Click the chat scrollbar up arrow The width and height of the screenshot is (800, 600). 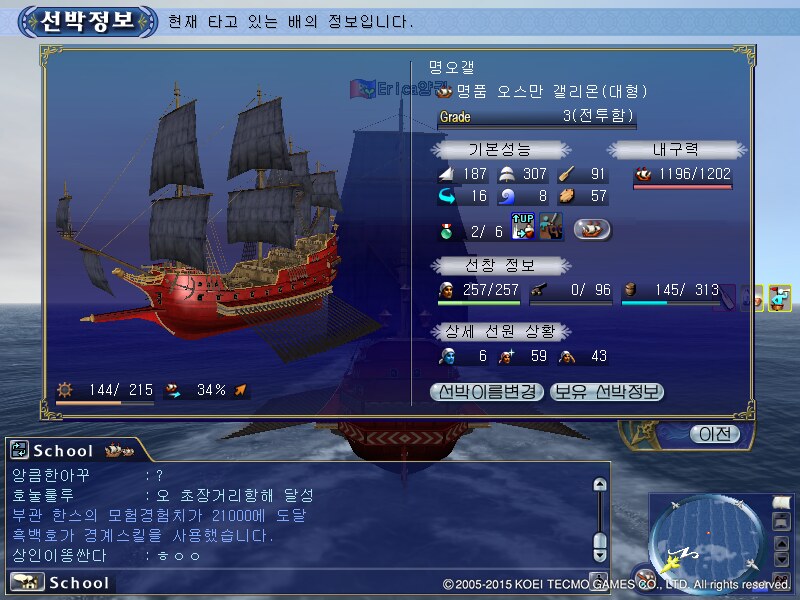tap(600, 485)
